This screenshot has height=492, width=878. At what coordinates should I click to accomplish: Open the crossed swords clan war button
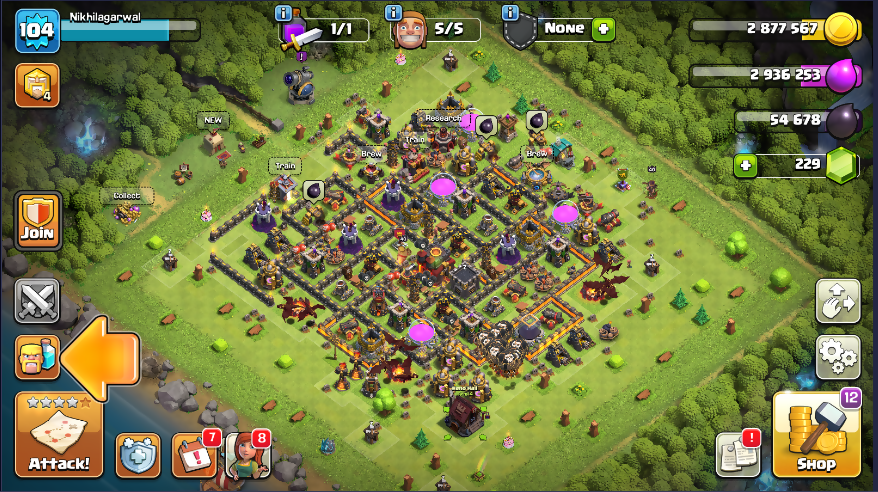pyautogui.click(x=37, y=301)
